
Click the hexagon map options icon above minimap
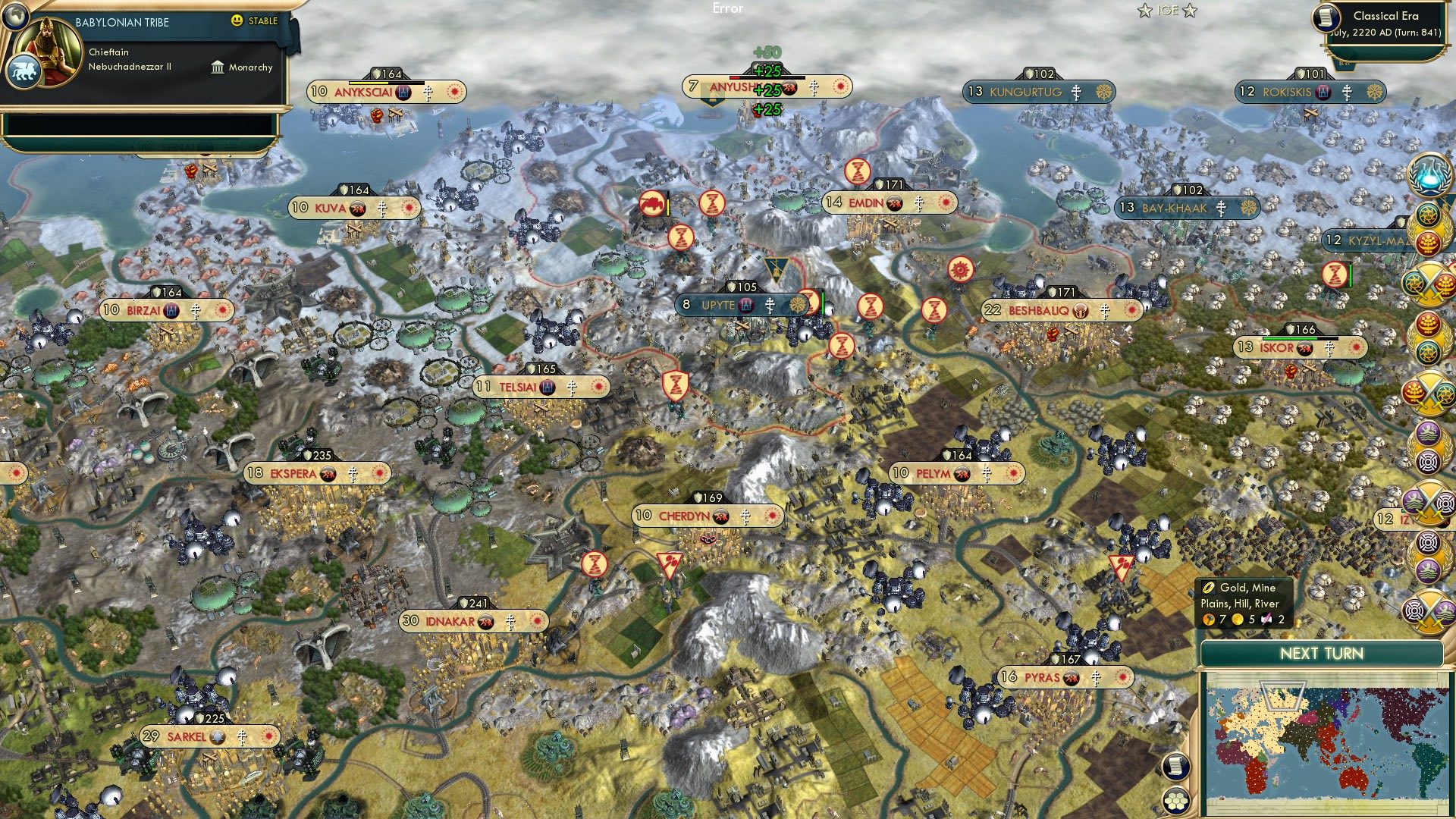coord(1175,801)
